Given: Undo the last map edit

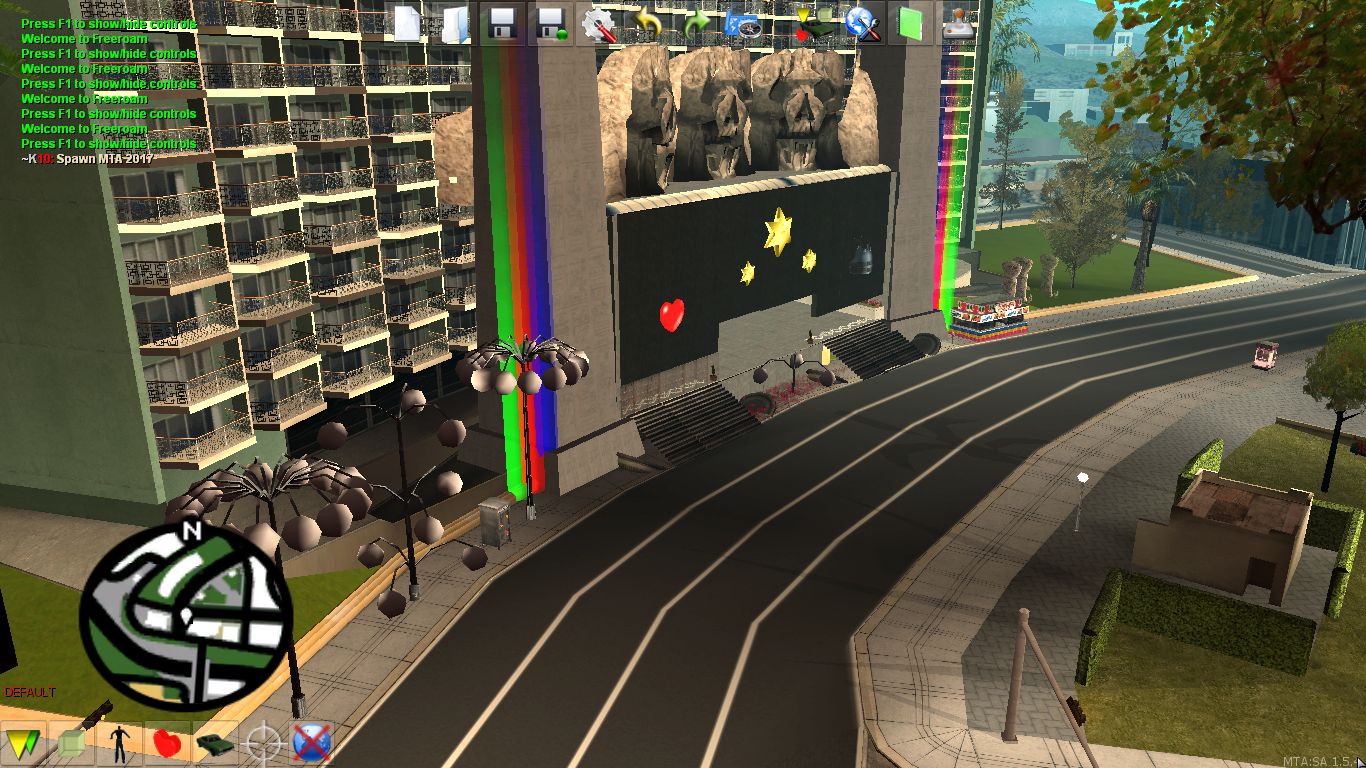Looking at the screenshot, I should 645,25.
